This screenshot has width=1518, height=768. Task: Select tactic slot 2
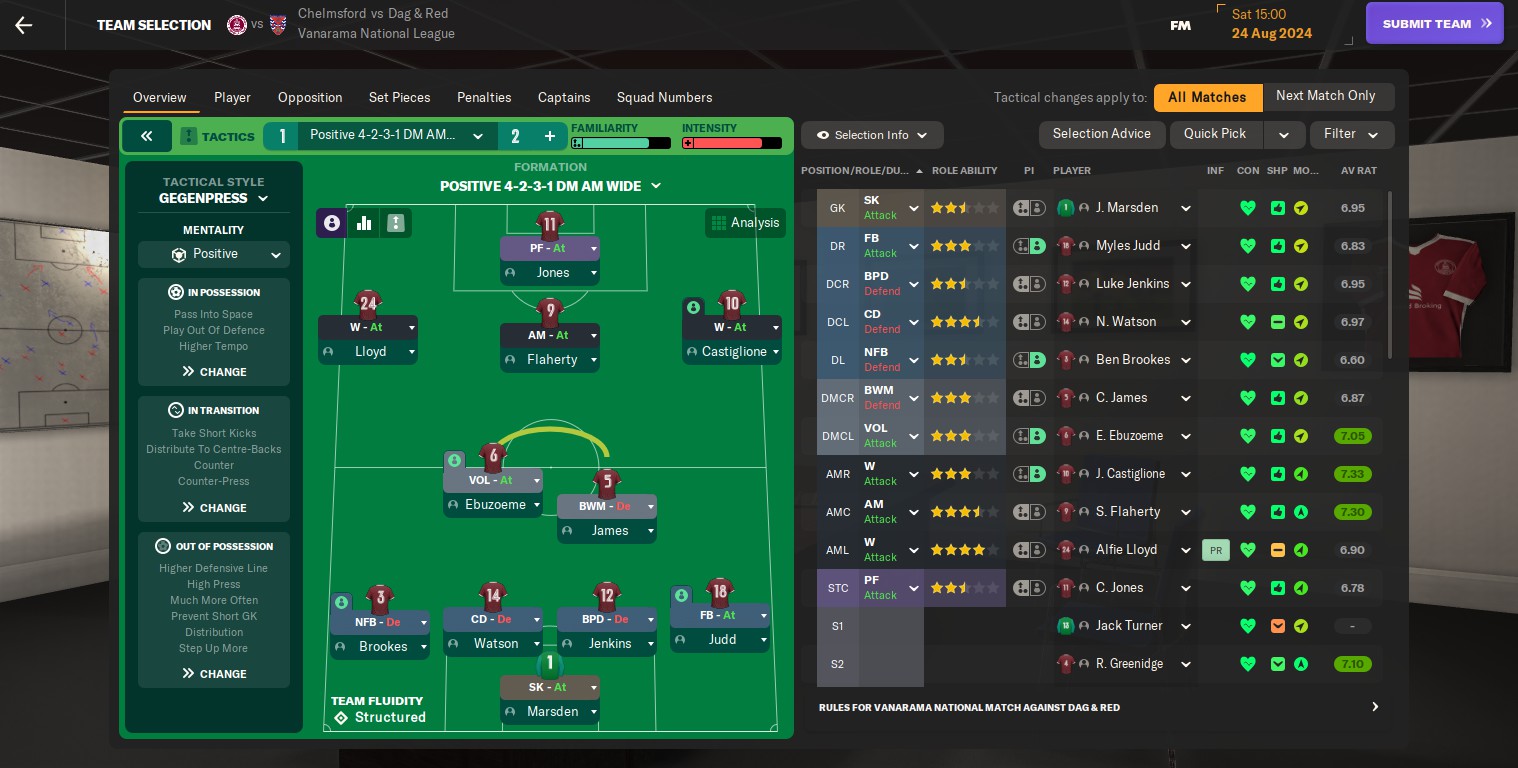click(x=515, y=135)
